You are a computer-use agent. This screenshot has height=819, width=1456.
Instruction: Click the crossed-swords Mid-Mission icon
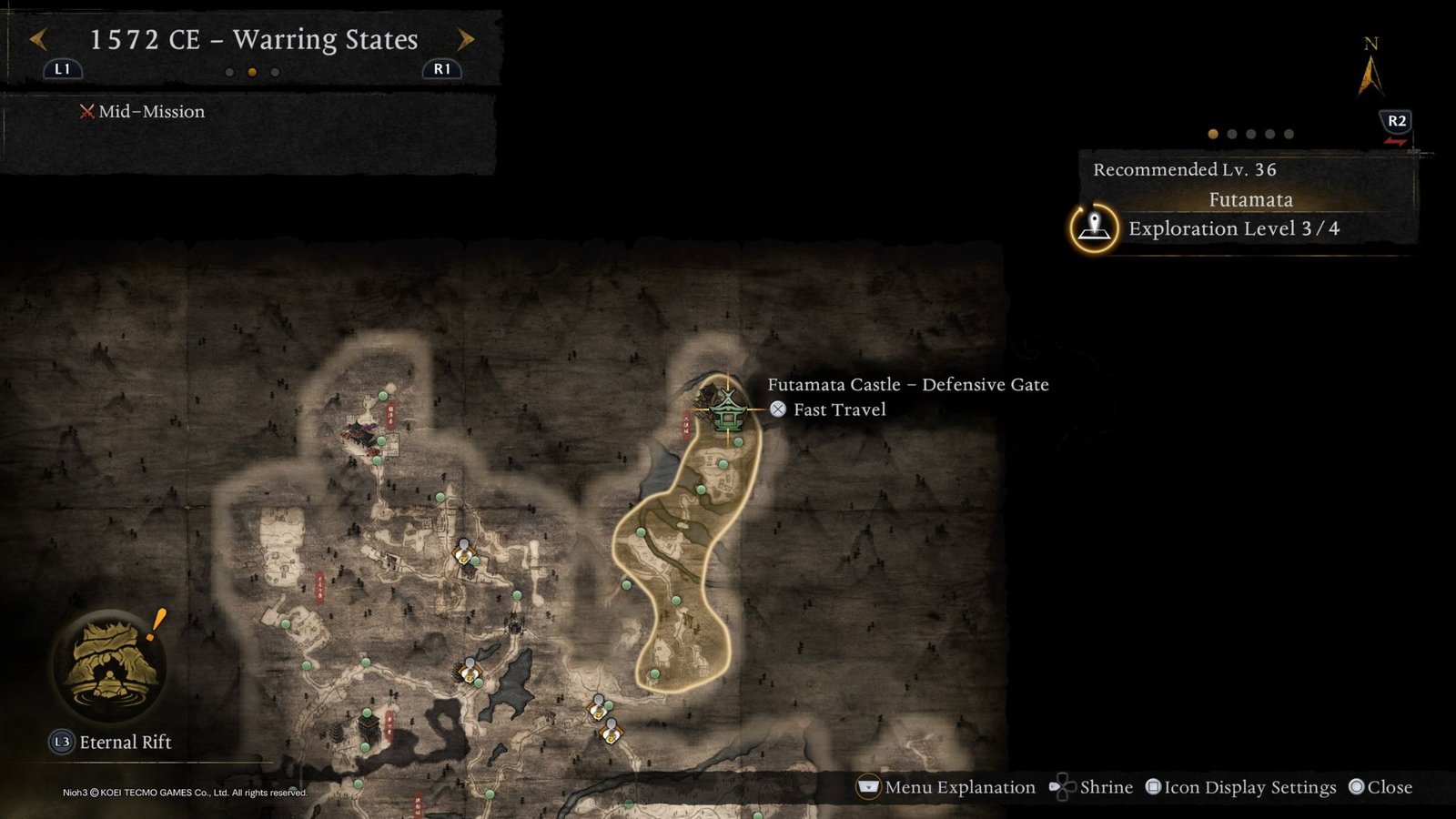(x=86, y=111)
